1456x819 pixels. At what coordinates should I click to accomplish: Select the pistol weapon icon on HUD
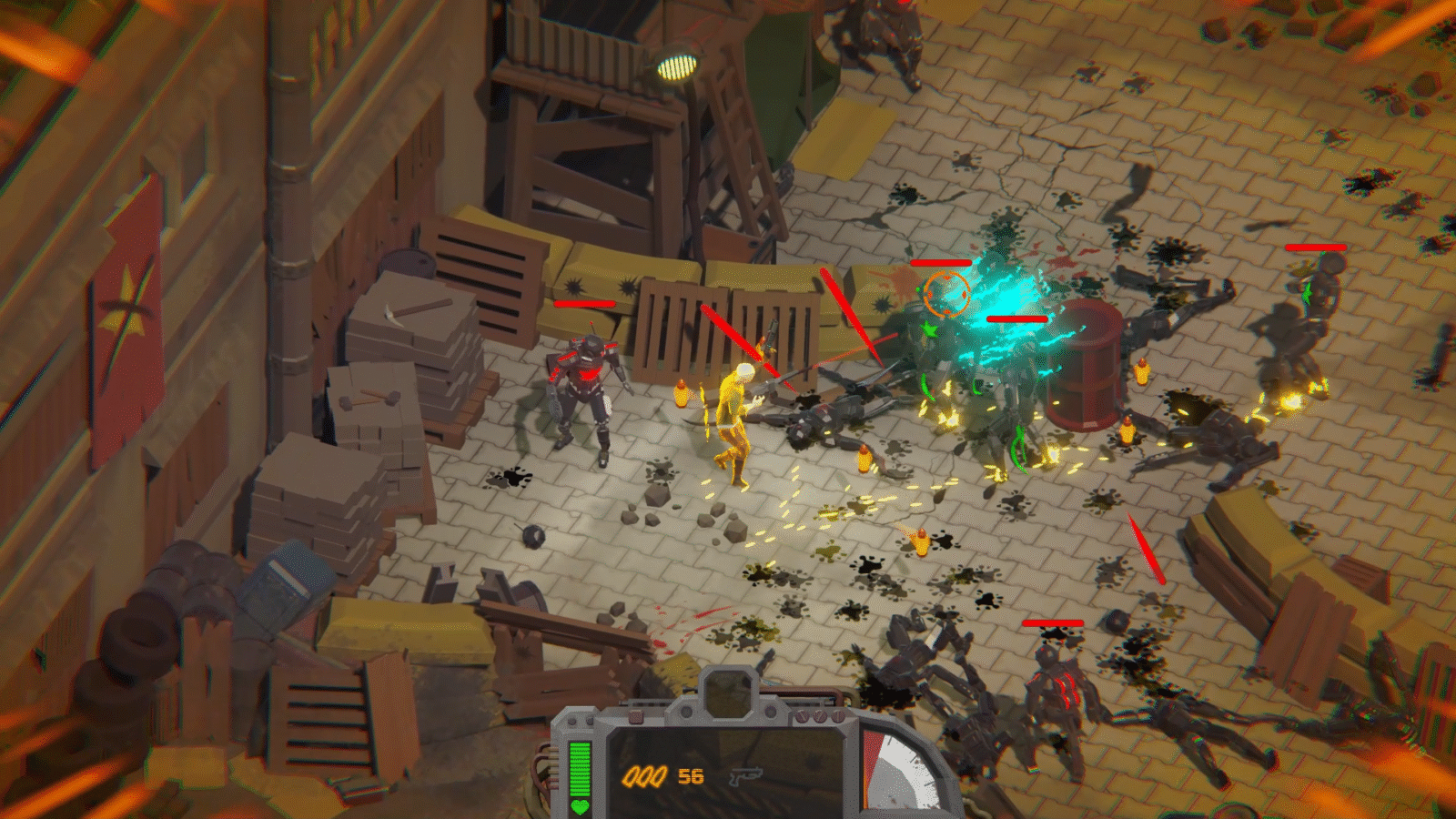(x=744, y=776)
